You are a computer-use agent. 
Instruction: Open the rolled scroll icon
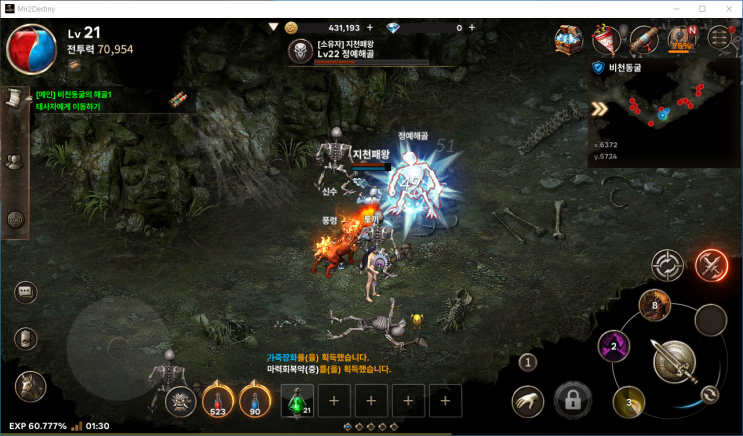point(643,39)
